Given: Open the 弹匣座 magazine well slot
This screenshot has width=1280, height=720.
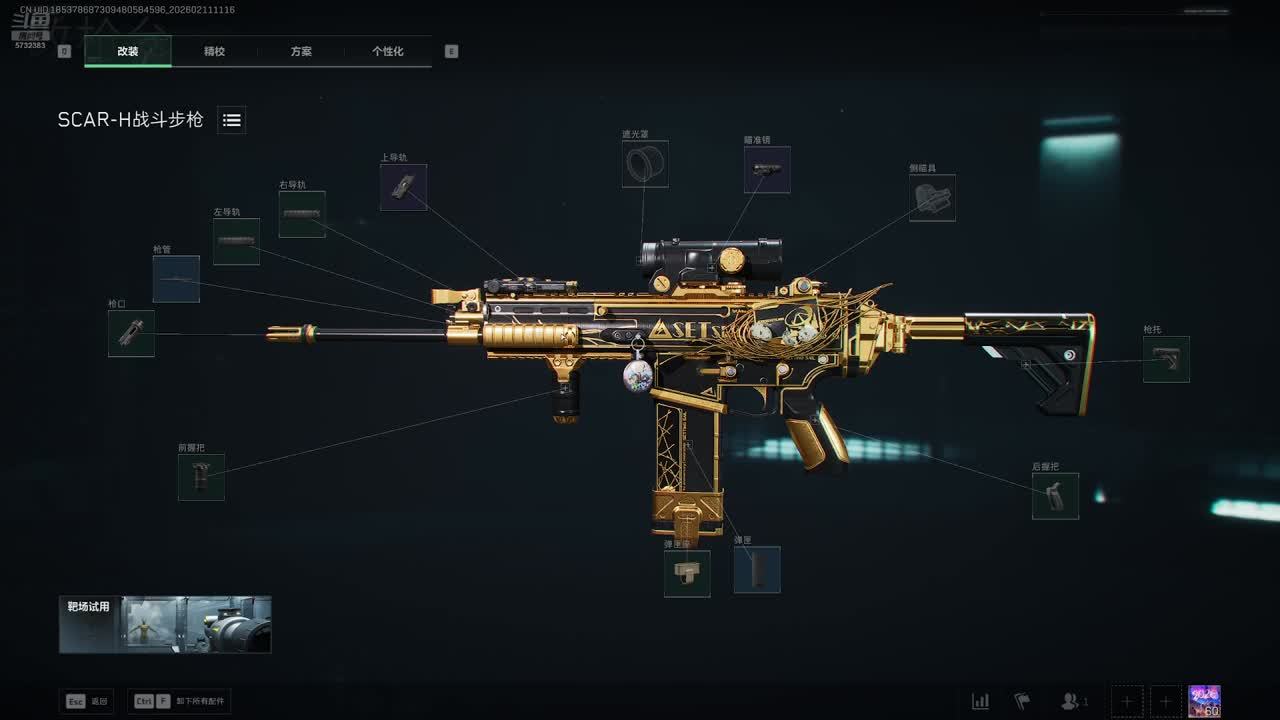Looking at the screenshot, I should pyautogui.click(x=687, y=574).
